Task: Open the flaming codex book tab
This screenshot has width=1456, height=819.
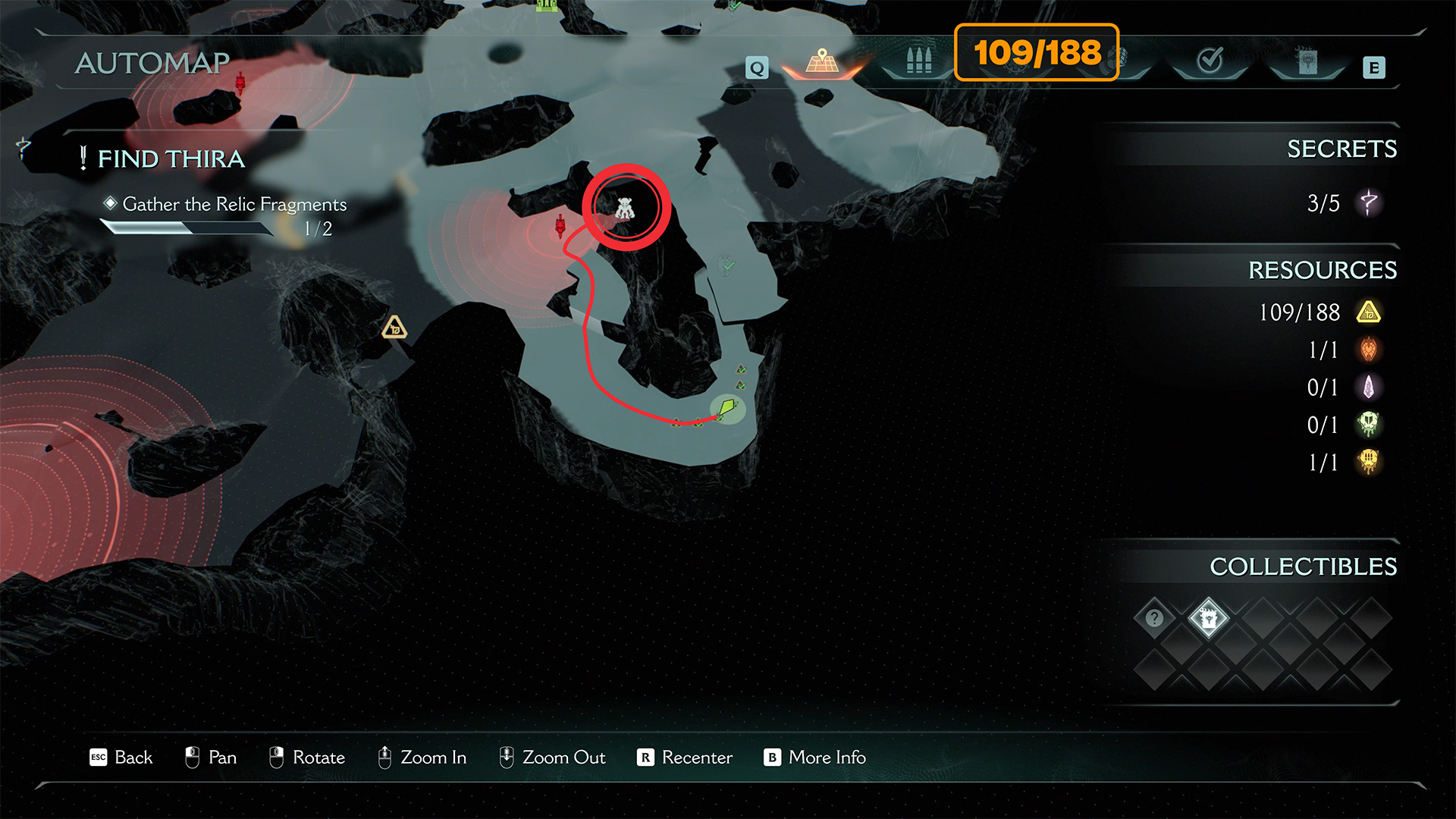Action: 1307,62
